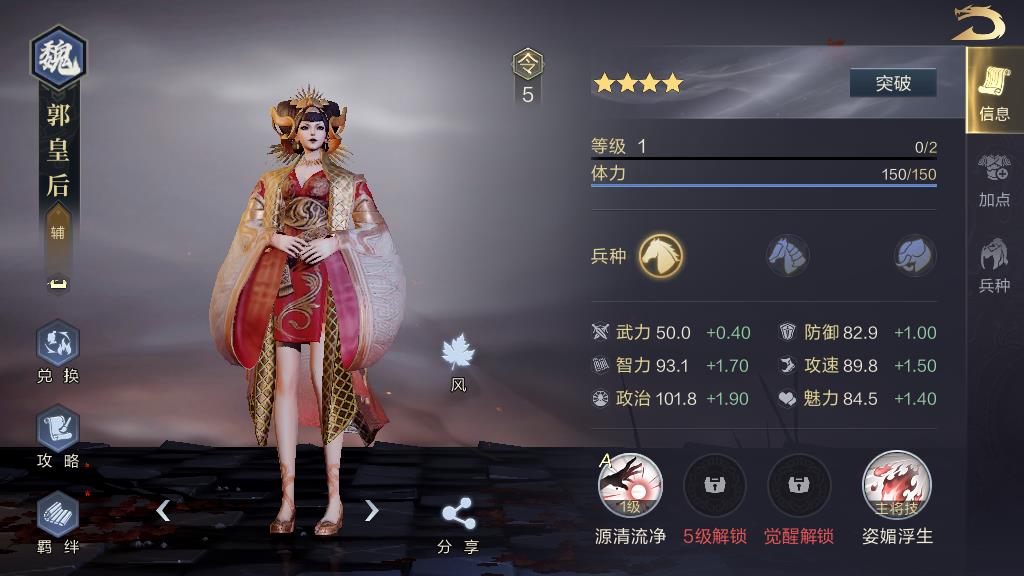
Task: Click the 魏 faction hexagon badge
Action: pos(58,58)
